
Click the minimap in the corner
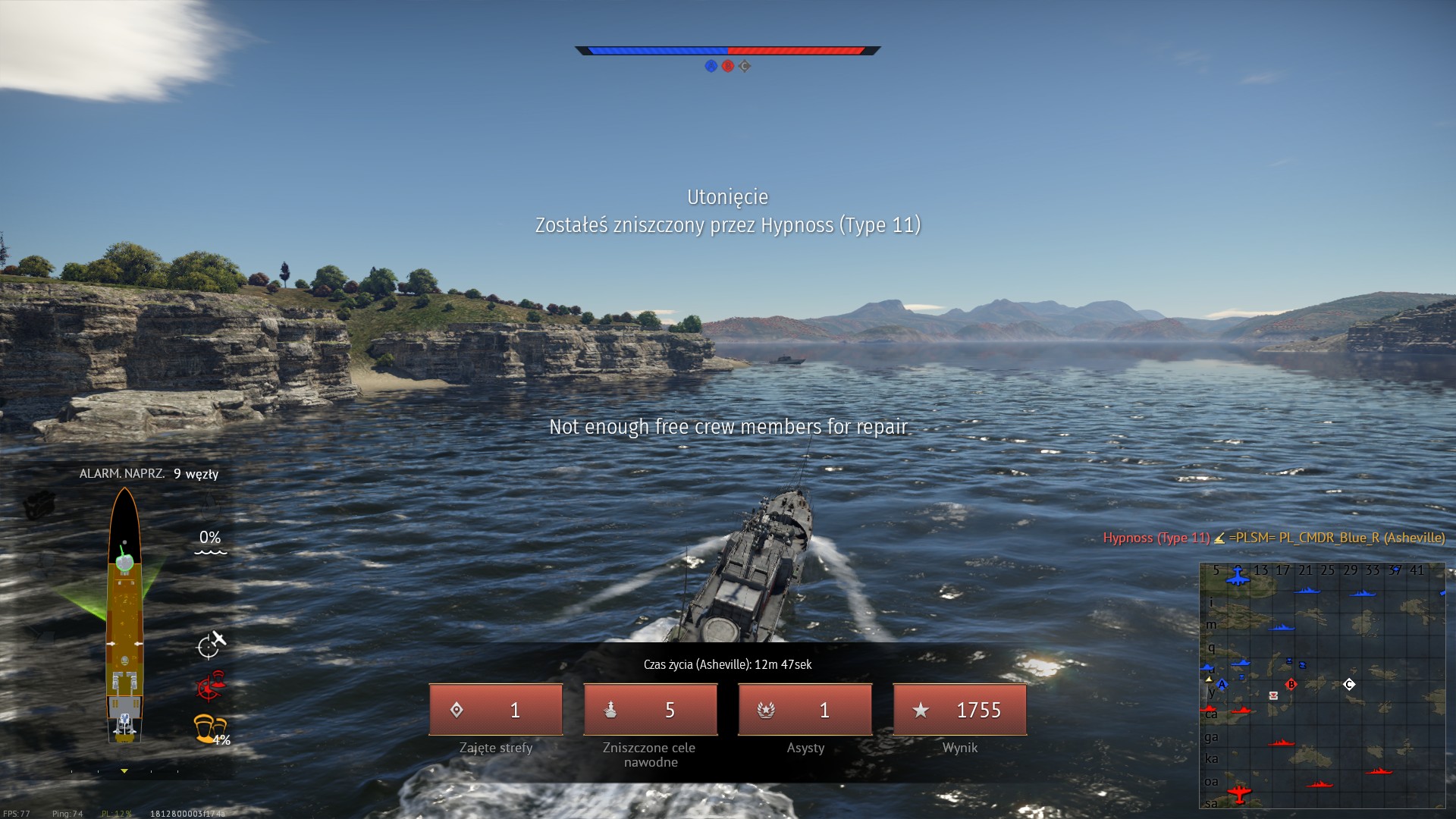1322,686
